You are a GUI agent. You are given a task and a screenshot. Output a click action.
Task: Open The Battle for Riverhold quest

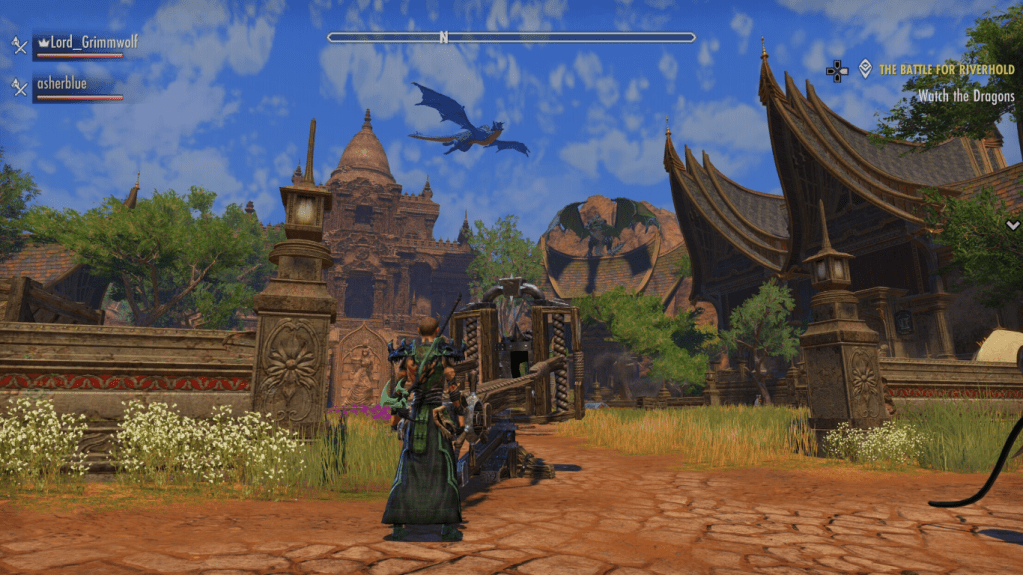point(946,70)
